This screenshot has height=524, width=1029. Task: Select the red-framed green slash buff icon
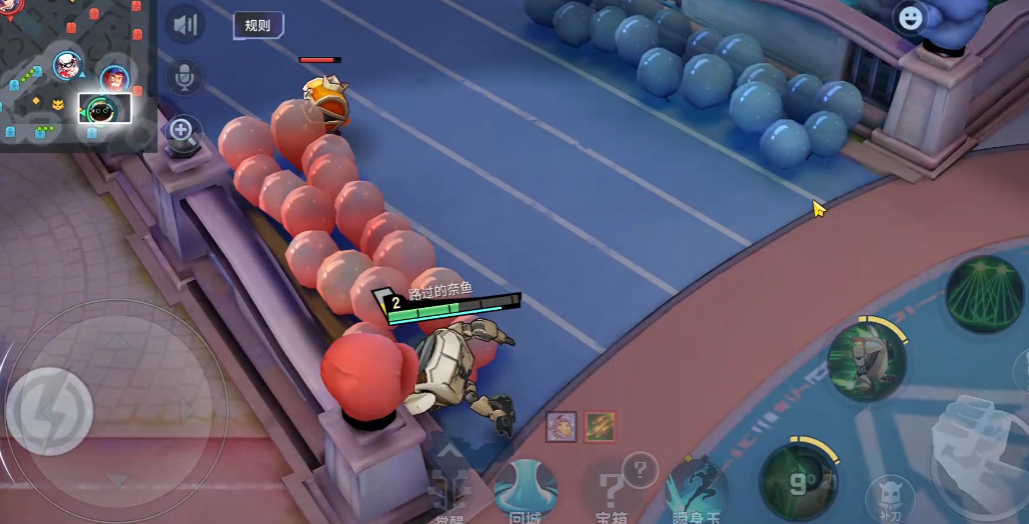coord(600,427)
